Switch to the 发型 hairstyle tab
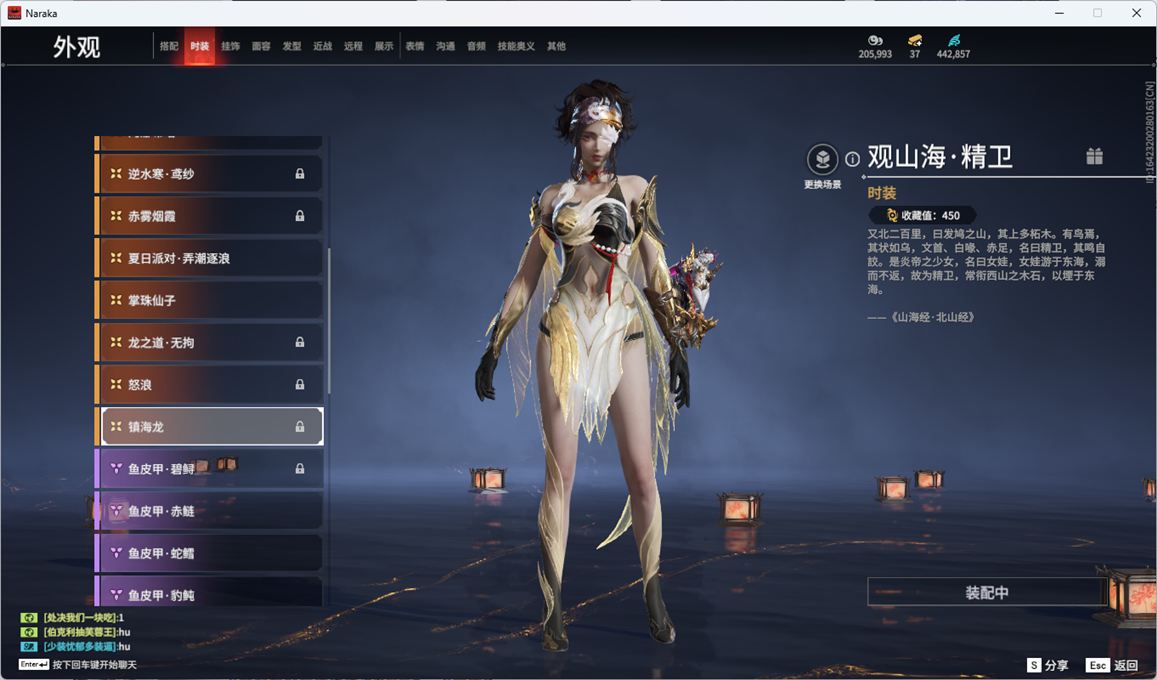The width and height of the screenshot is (1157, 680). [x=292, y=46]
